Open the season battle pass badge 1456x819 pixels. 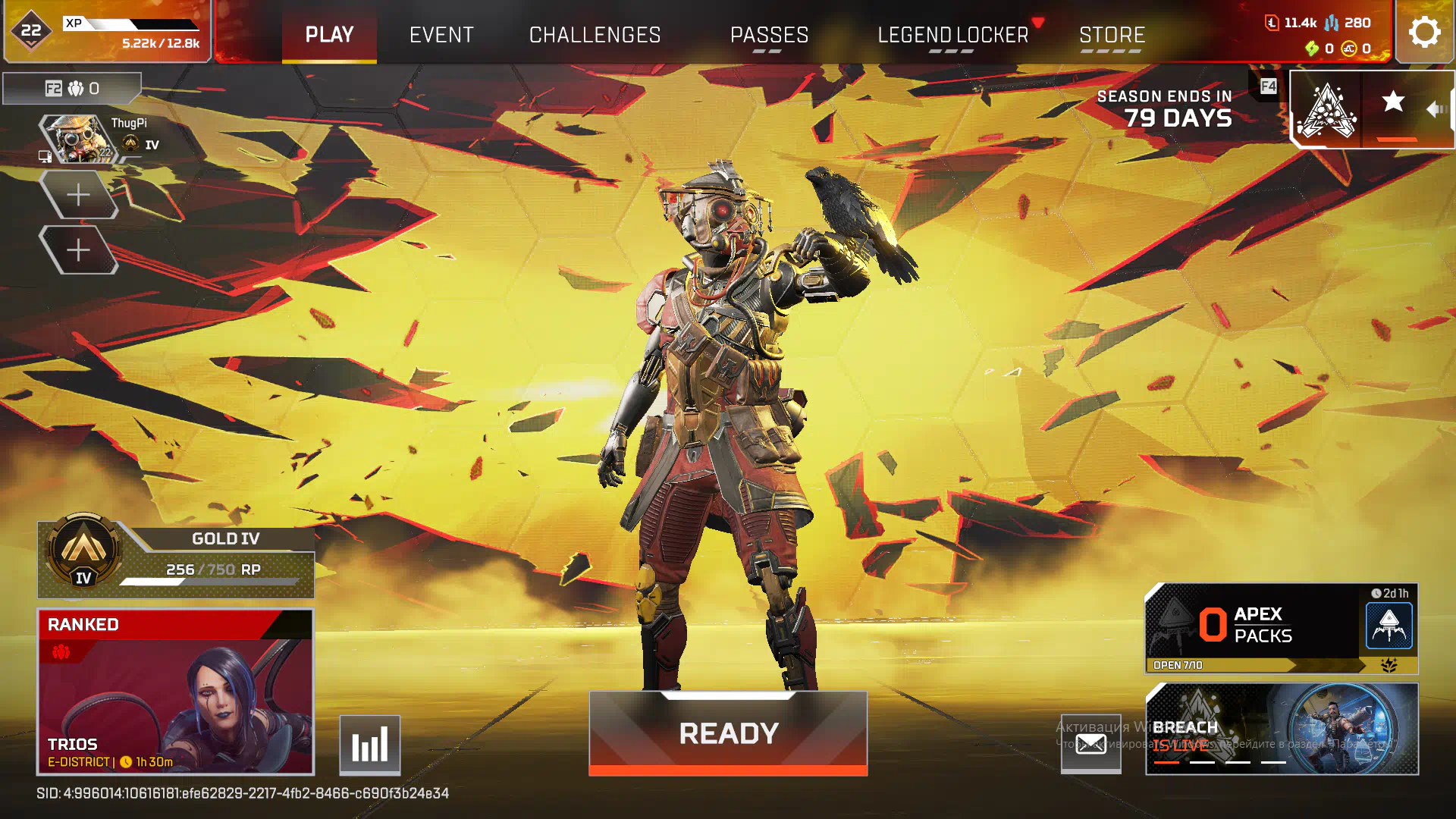1326,110
